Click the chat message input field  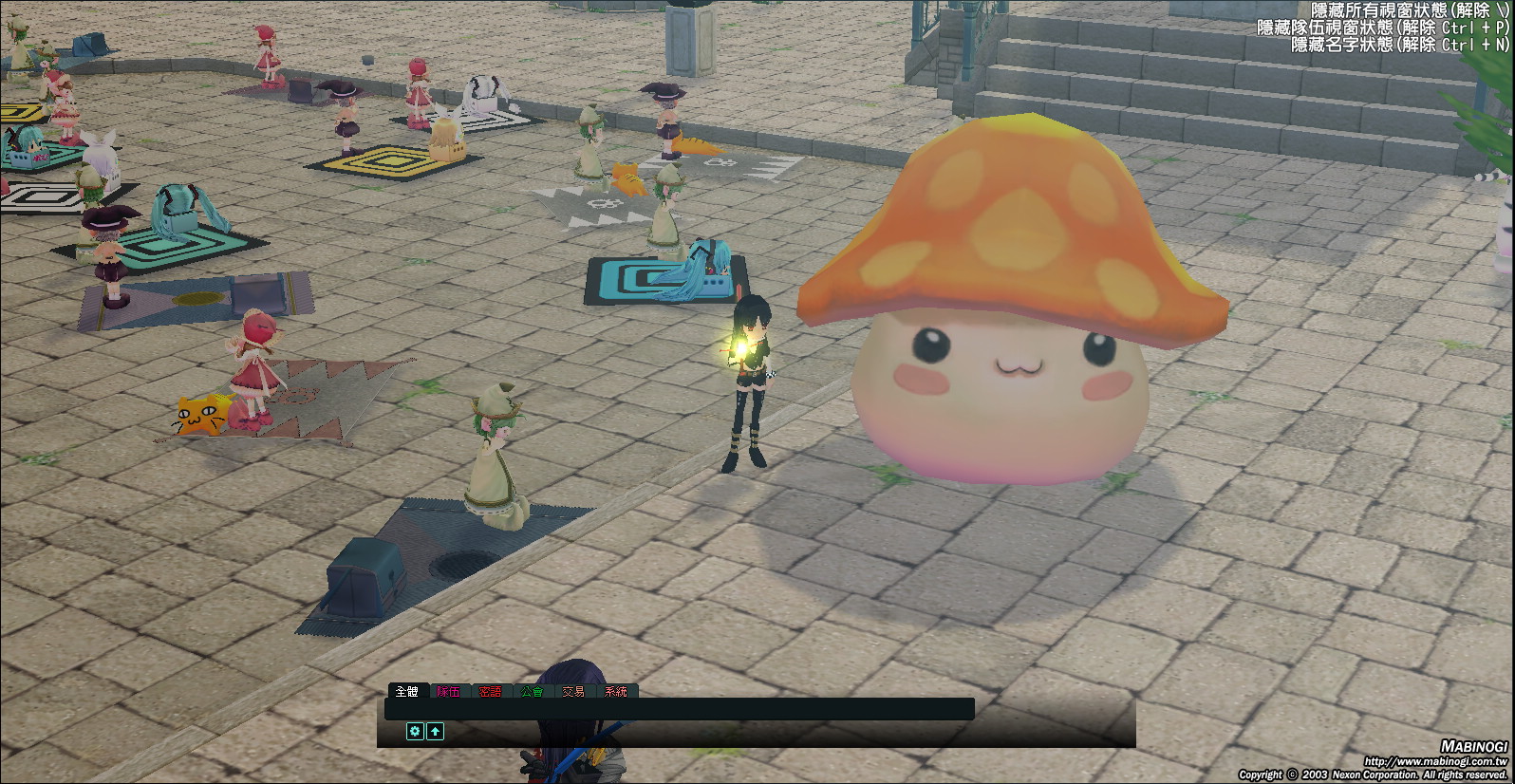pos(680,708)
